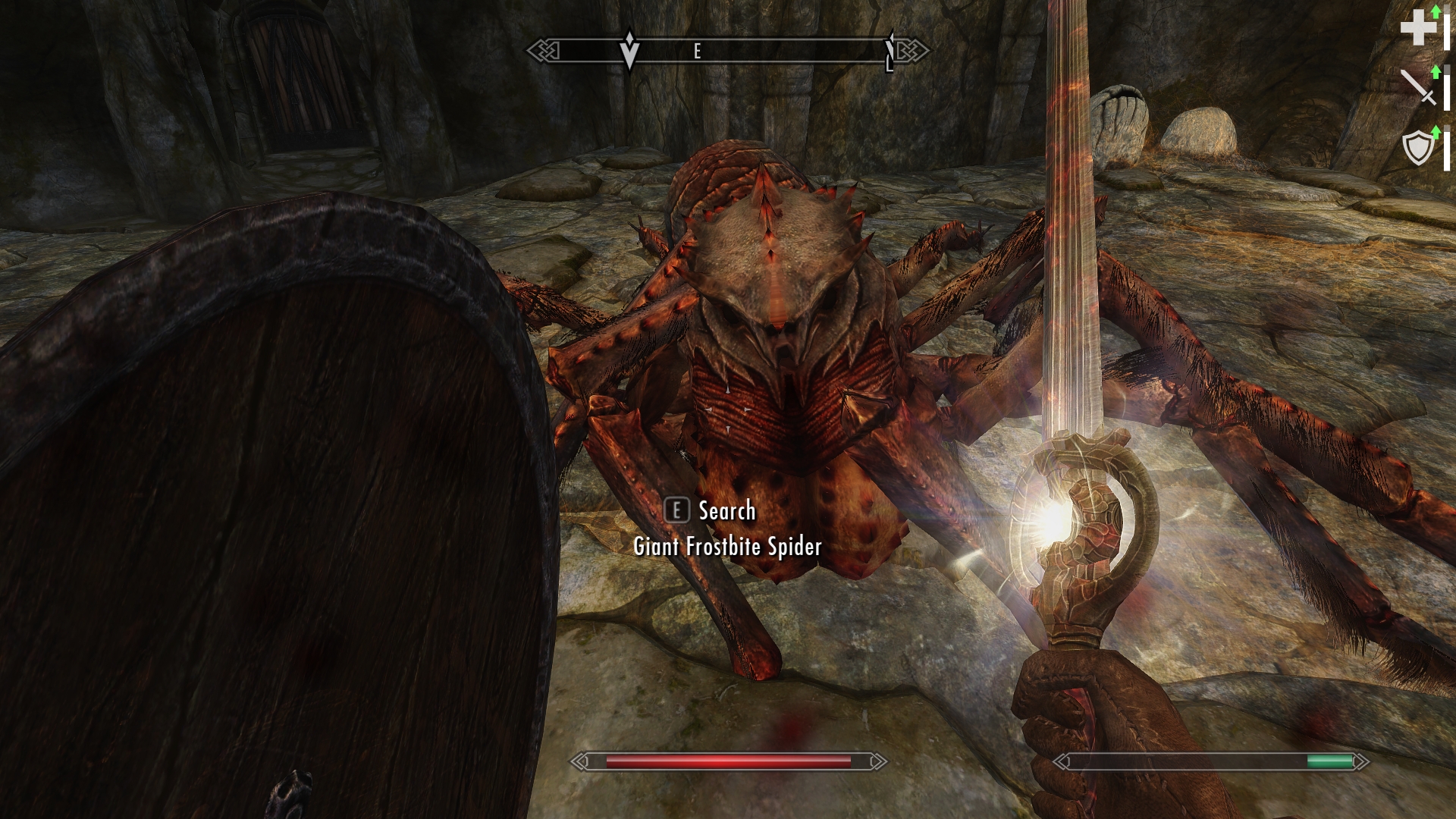Click the quest arrow marker on compass
Viewport: 1456px width, 819px height.
(x=629, y=51)
